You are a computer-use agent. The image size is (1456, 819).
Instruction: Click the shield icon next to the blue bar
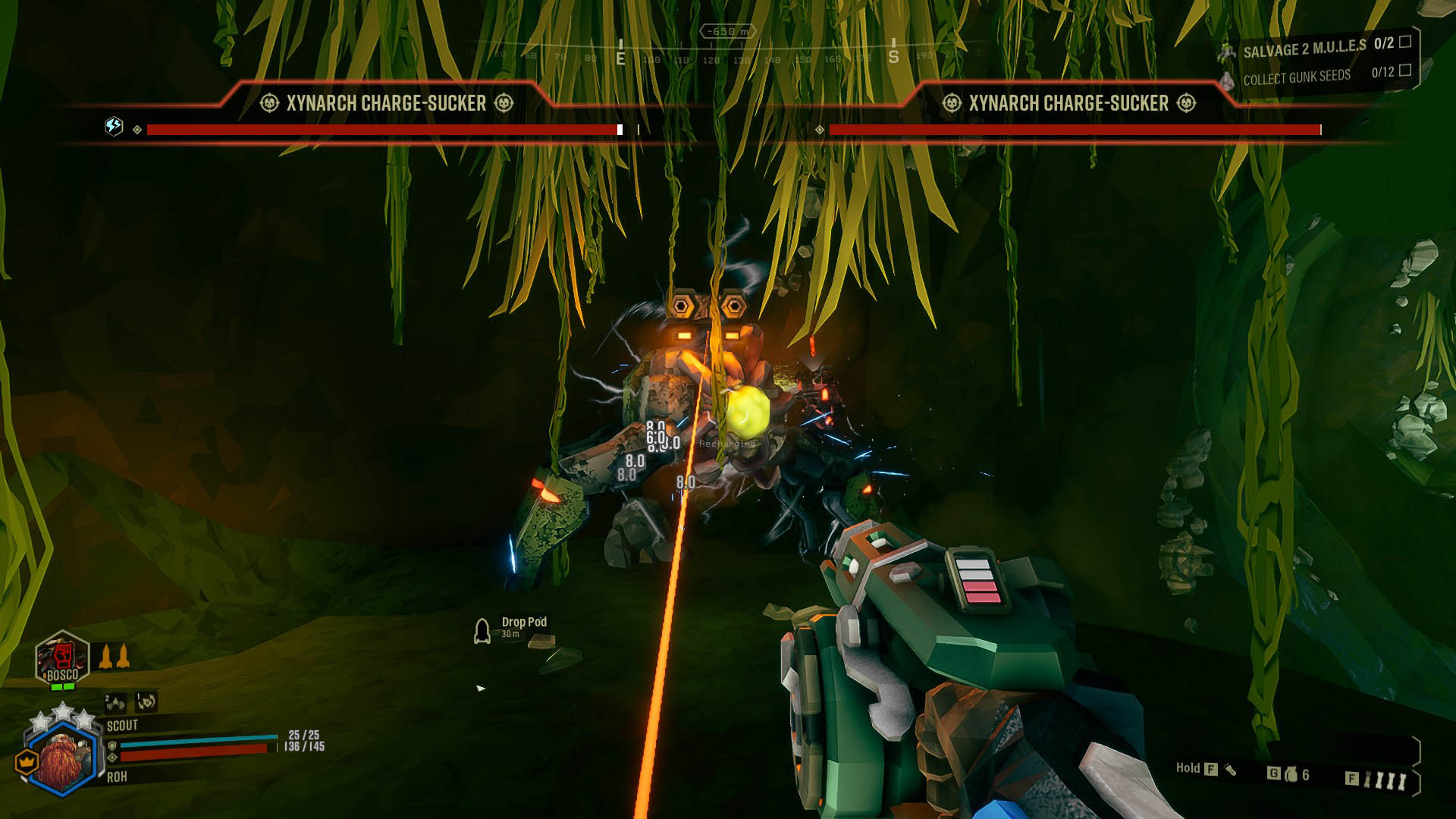pos(112,745)
